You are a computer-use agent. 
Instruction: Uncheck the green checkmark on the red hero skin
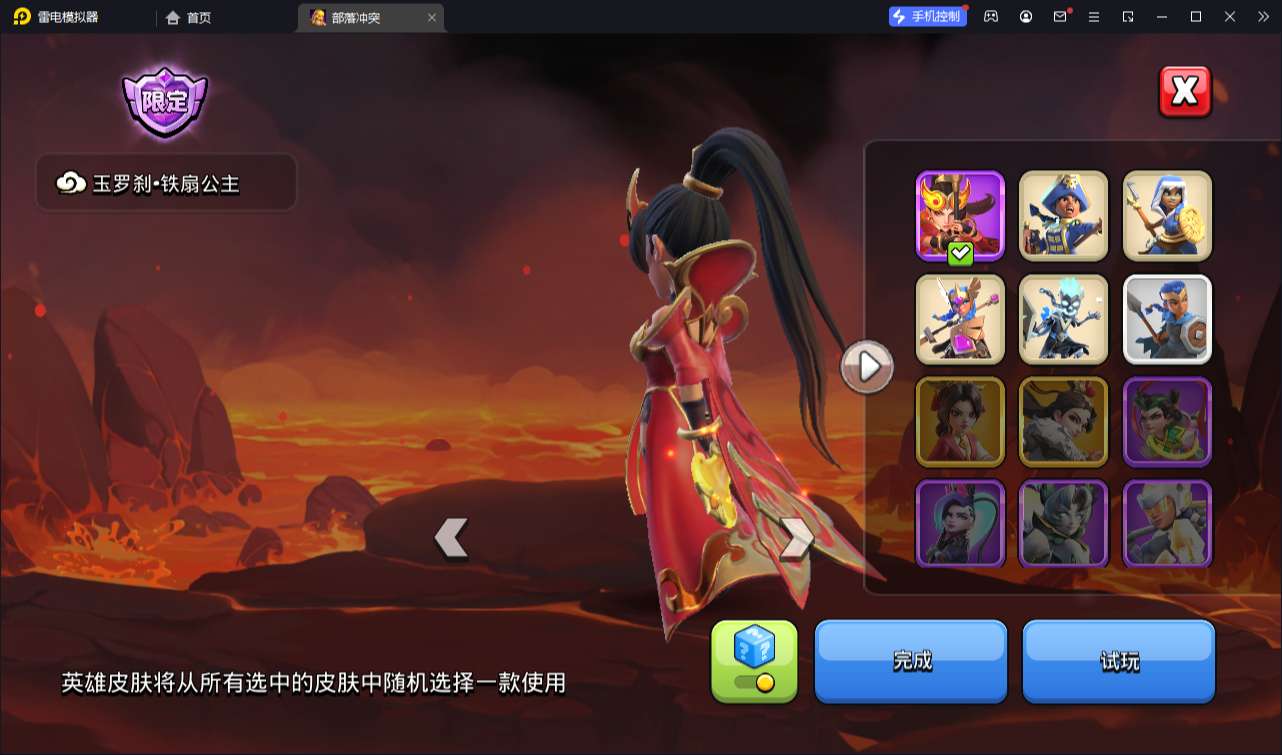coord(960,251)
